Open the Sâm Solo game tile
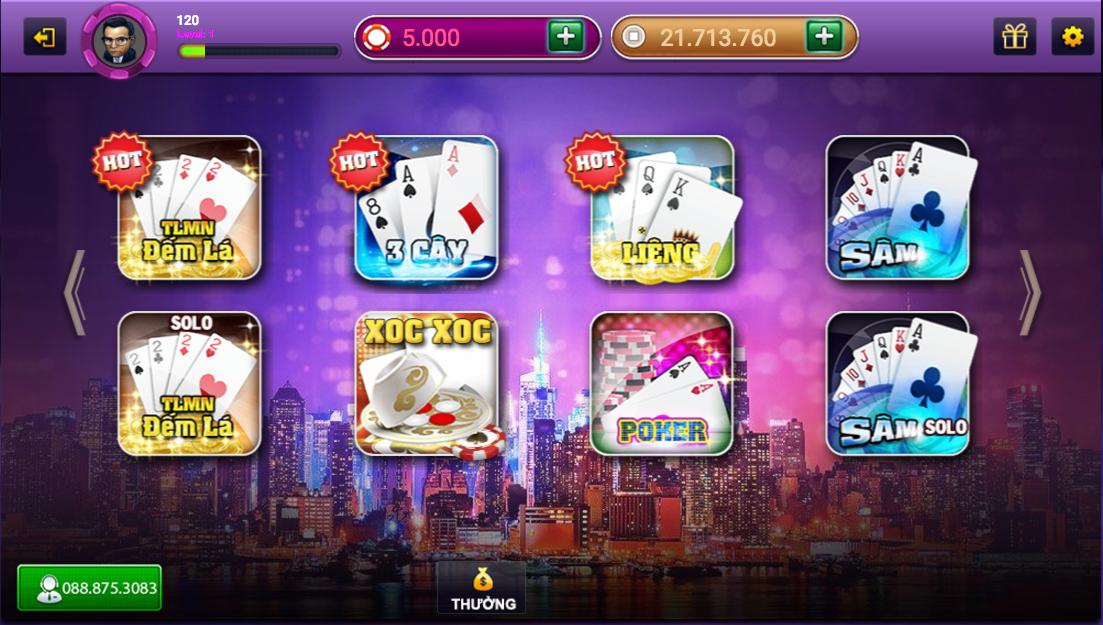The image size is (1103, 625). [897, 384]
